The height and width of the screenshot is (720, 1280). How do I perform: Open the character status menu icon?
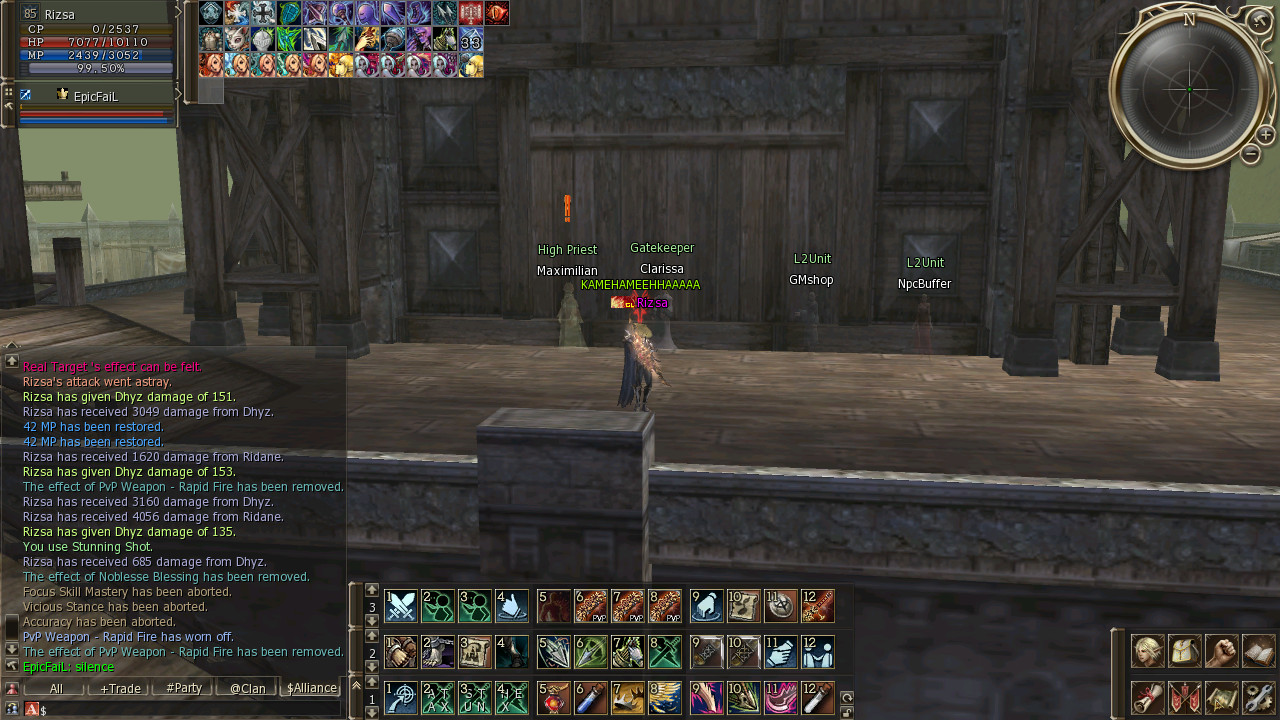1147,651
